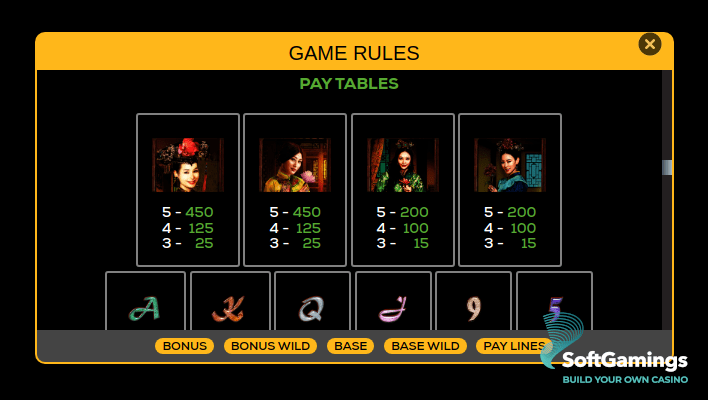Go to the BASE WILD section
Image resolution: width=708 pixels, height=400 pixels.
click(425, 346)
